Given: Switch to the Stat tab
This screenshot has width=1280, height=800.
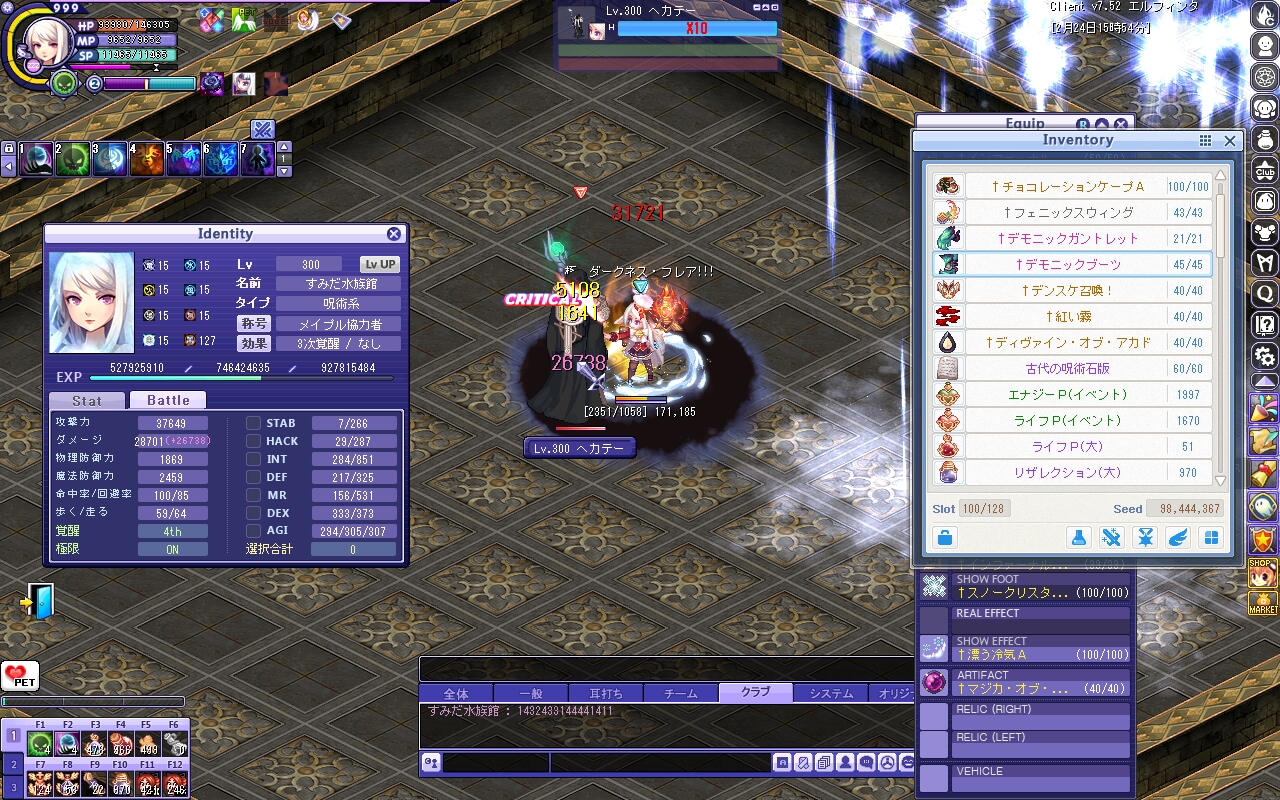Looking at the screenshot, I should pos(87,400).
